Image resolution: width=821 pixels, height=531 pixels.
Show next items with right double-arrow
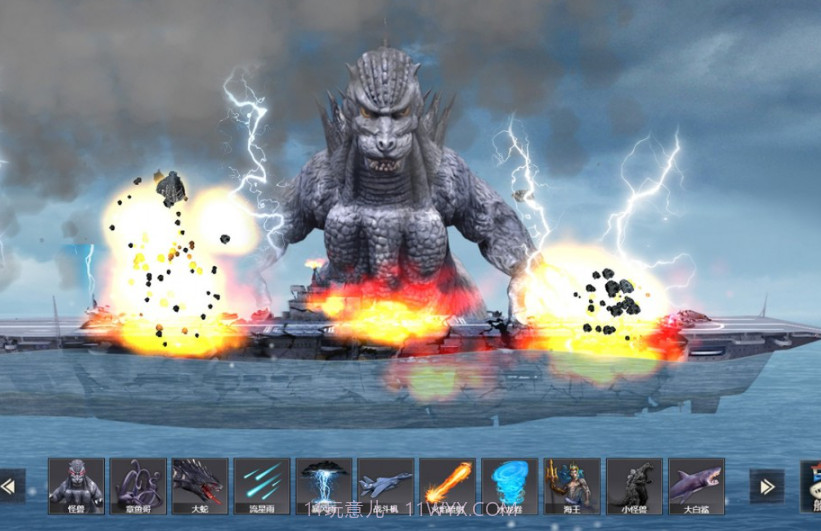[767, 486]
